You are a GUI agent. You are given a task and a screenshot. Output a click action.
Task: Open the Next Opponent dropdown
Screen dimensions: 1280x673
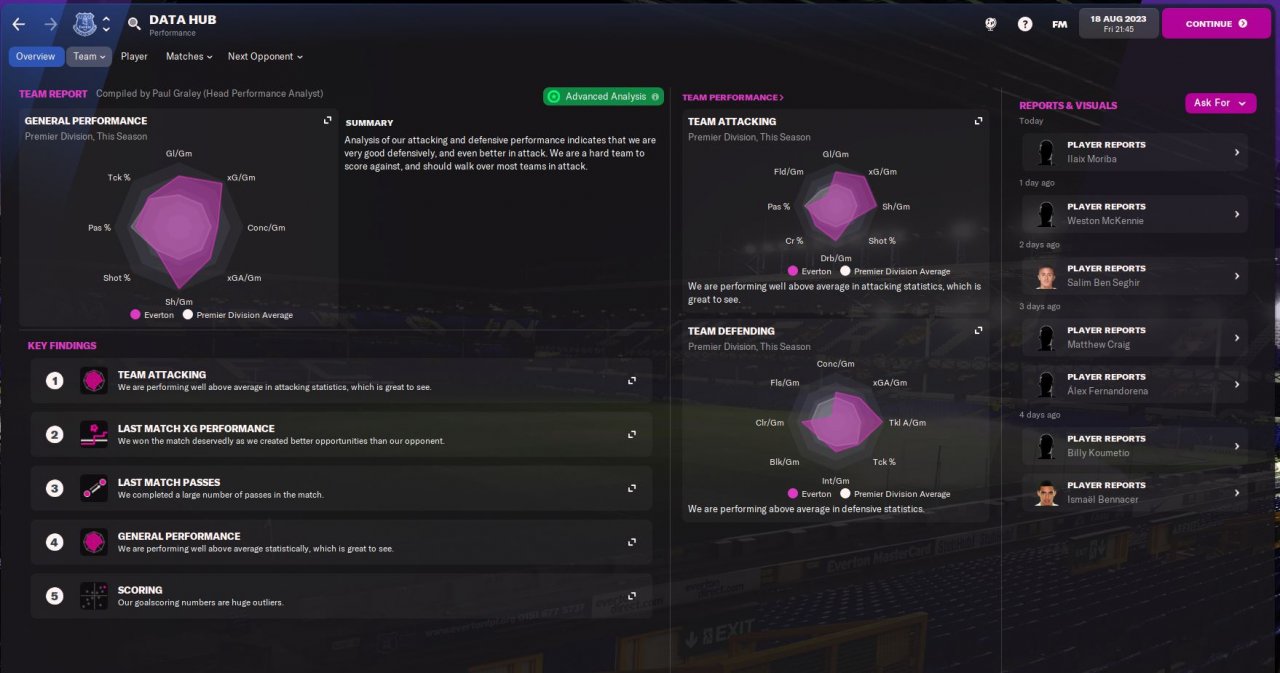point(265,57)
